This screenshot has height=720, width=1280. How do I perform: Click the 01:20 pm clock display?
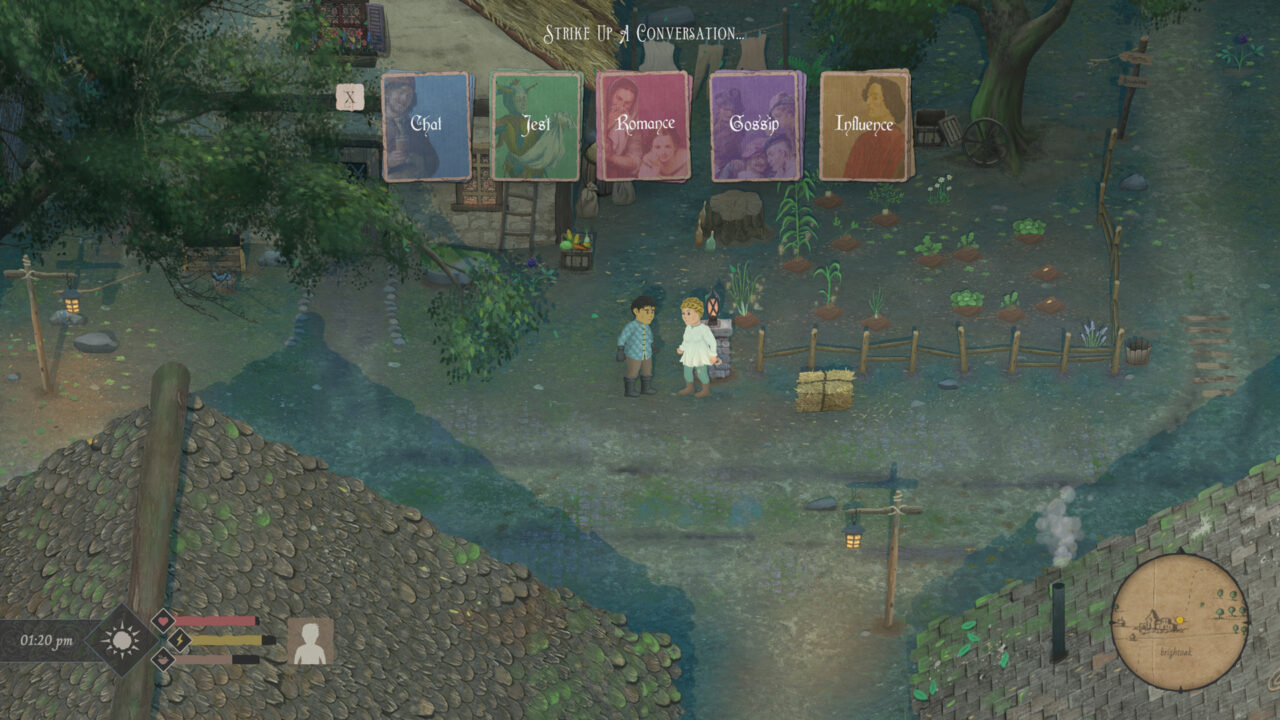pos(48,639)
